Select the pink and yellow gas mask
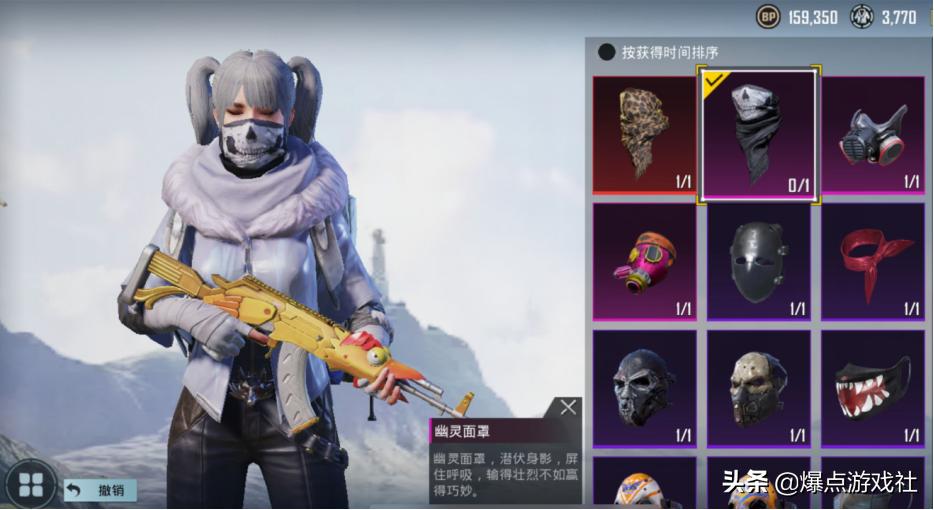 pyautogui.click(x=643, y=261)
